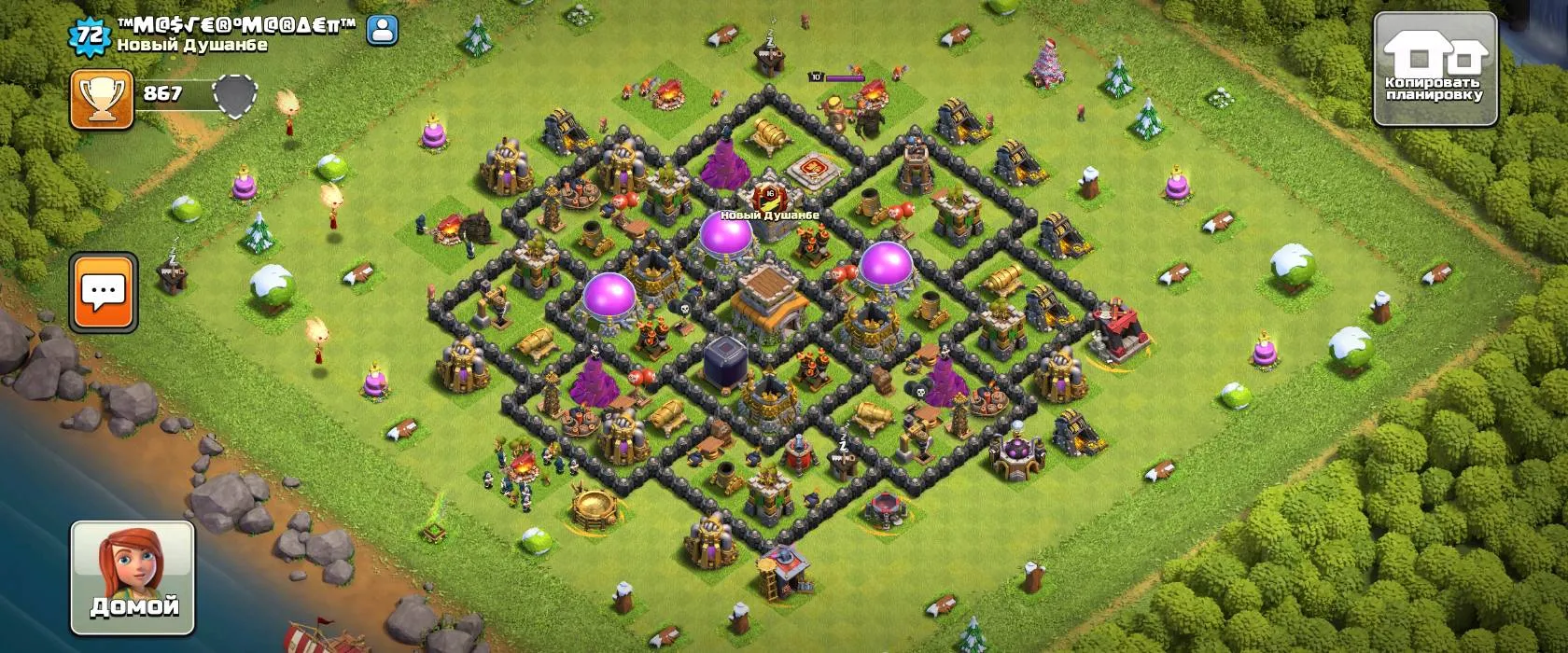
Task: Open the Новый Душанбе clan name
Action: pyautogui.click(x=192, y=45)
